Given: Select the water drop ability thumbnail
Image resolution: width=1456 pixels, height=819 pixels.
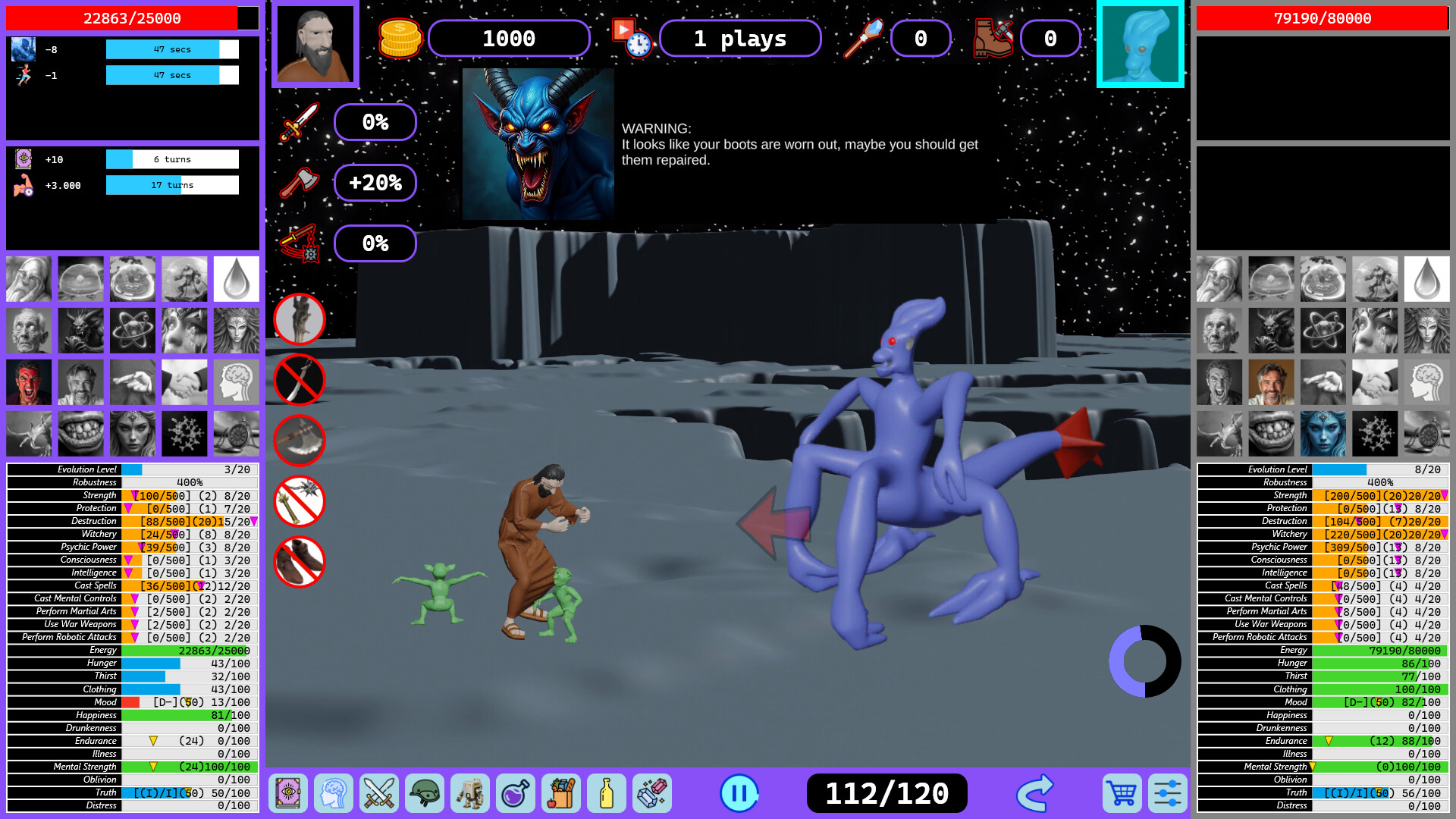Looking at the screenshot, I should pos(236,278).
